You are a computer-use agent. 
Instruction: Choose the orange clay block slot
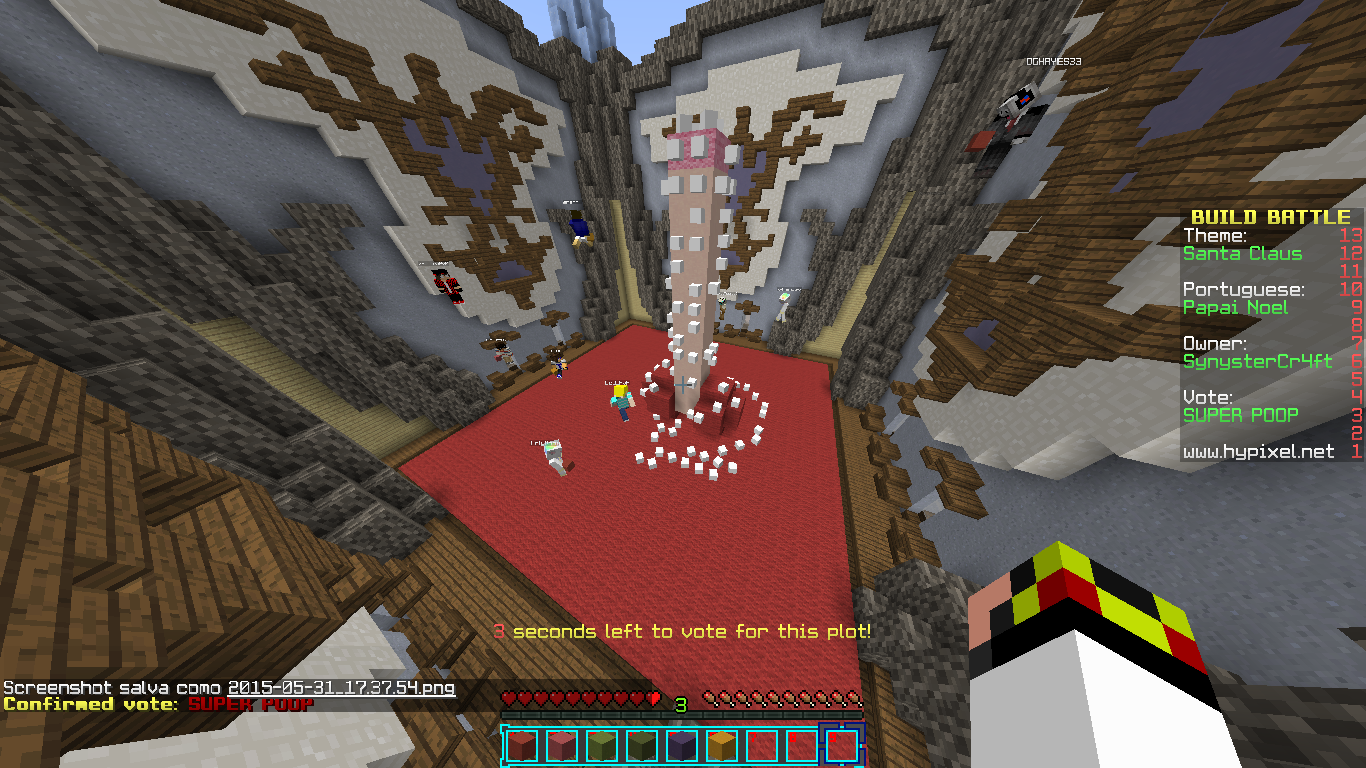pyautogui.click(x=721, y=746)
